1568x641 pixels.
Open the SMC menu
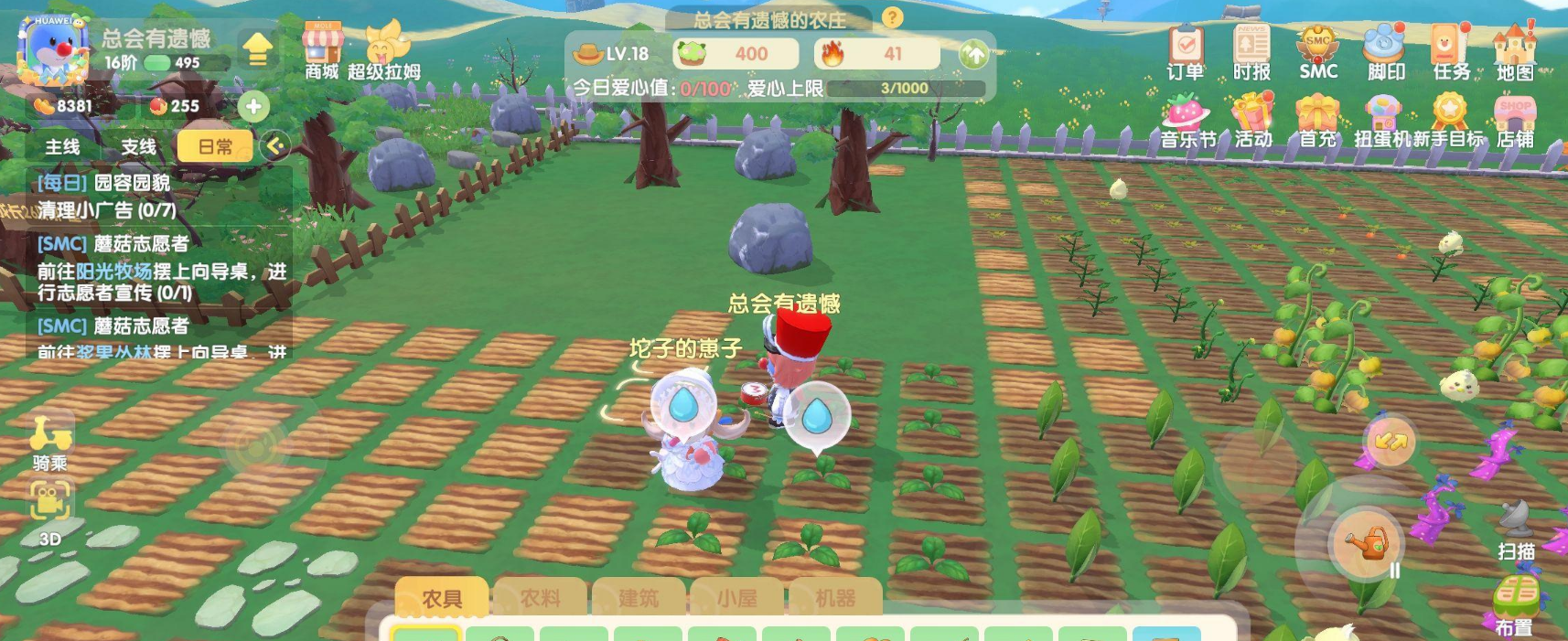click(1318, 51)
